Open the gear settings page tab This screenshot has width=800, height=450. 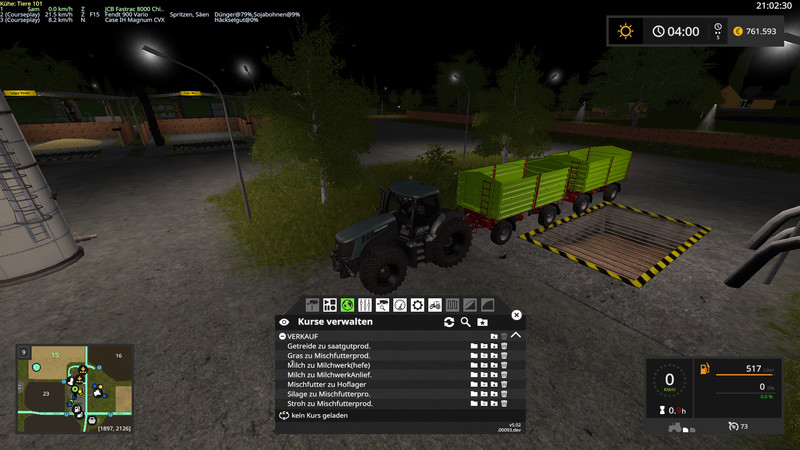click(417, 304)
